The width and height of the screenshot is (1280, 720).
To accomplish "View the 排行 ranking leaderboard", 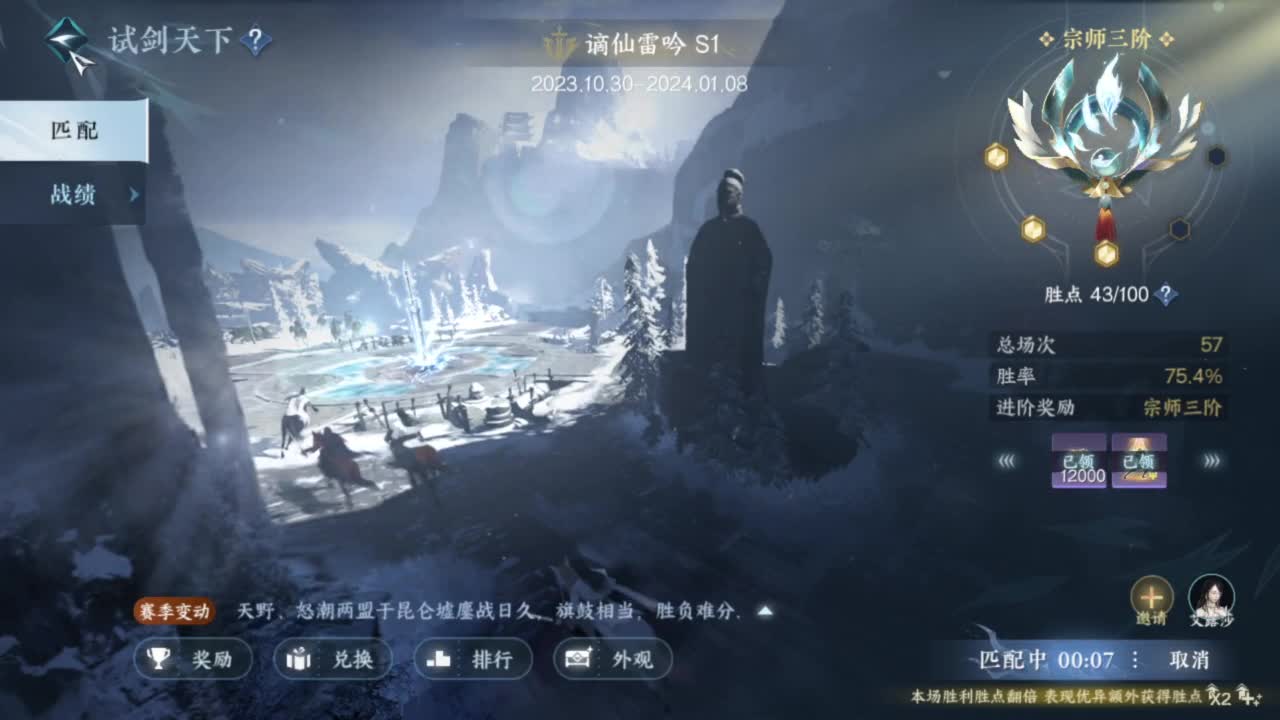I will click(x=471, y=661).
